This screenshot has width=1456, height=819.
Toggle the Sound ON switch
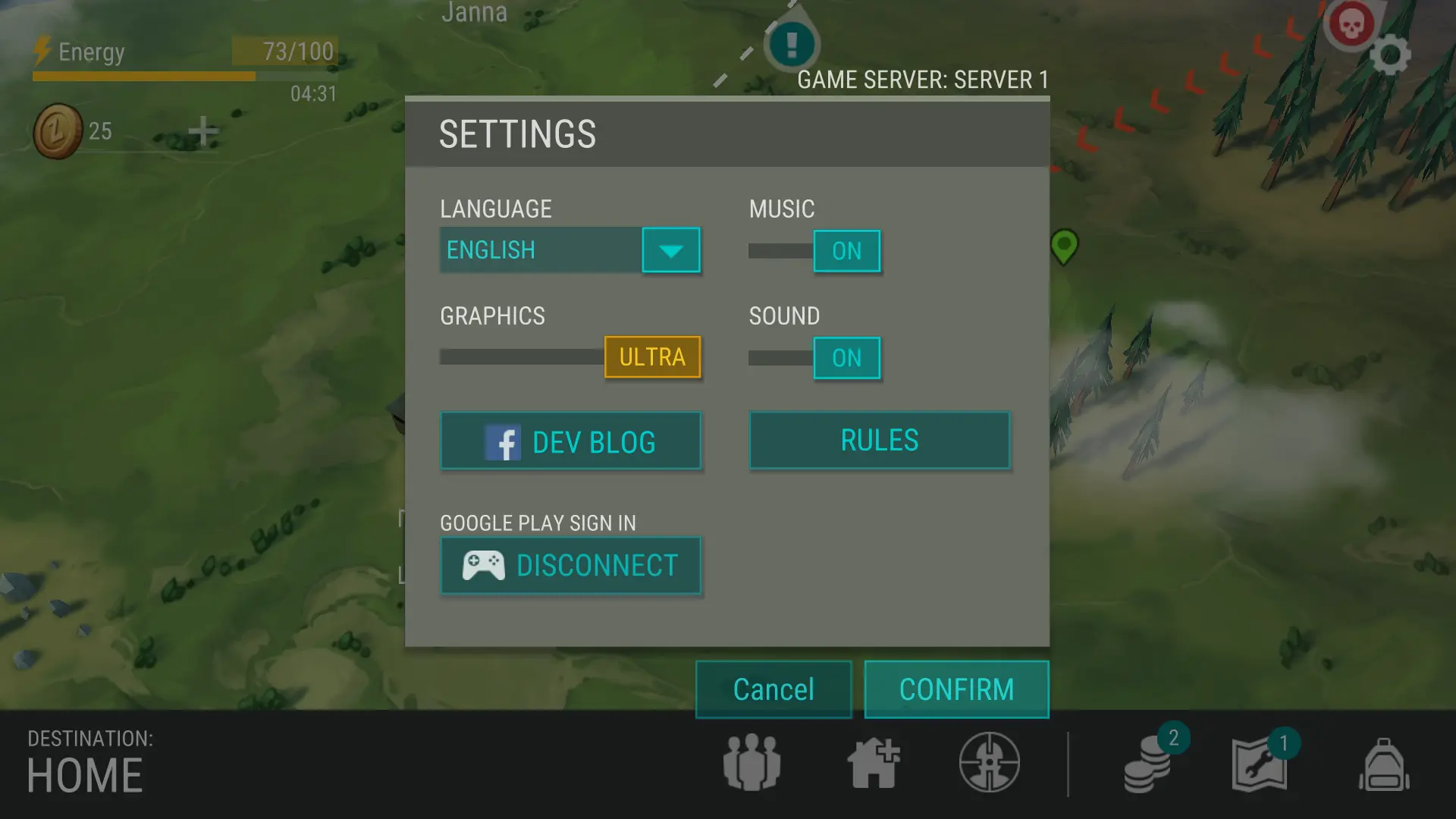846,358
